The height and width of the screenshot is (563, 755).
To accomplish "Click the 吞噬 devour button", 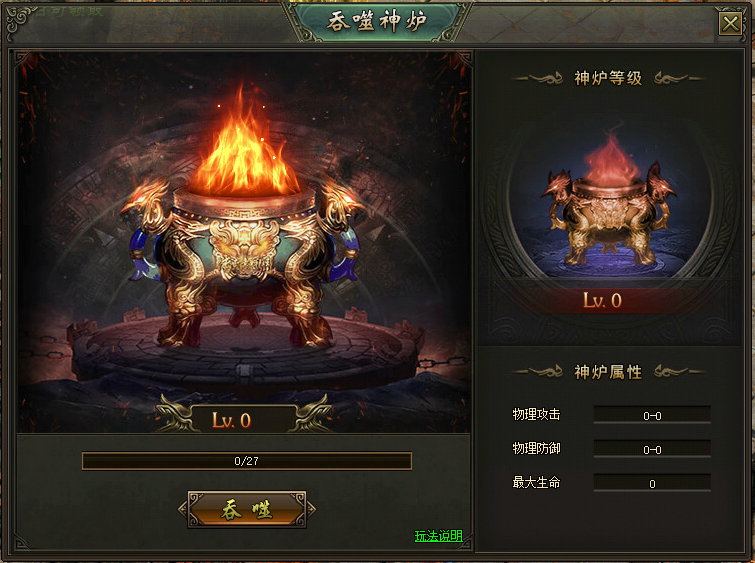I will tap(246, 509).
